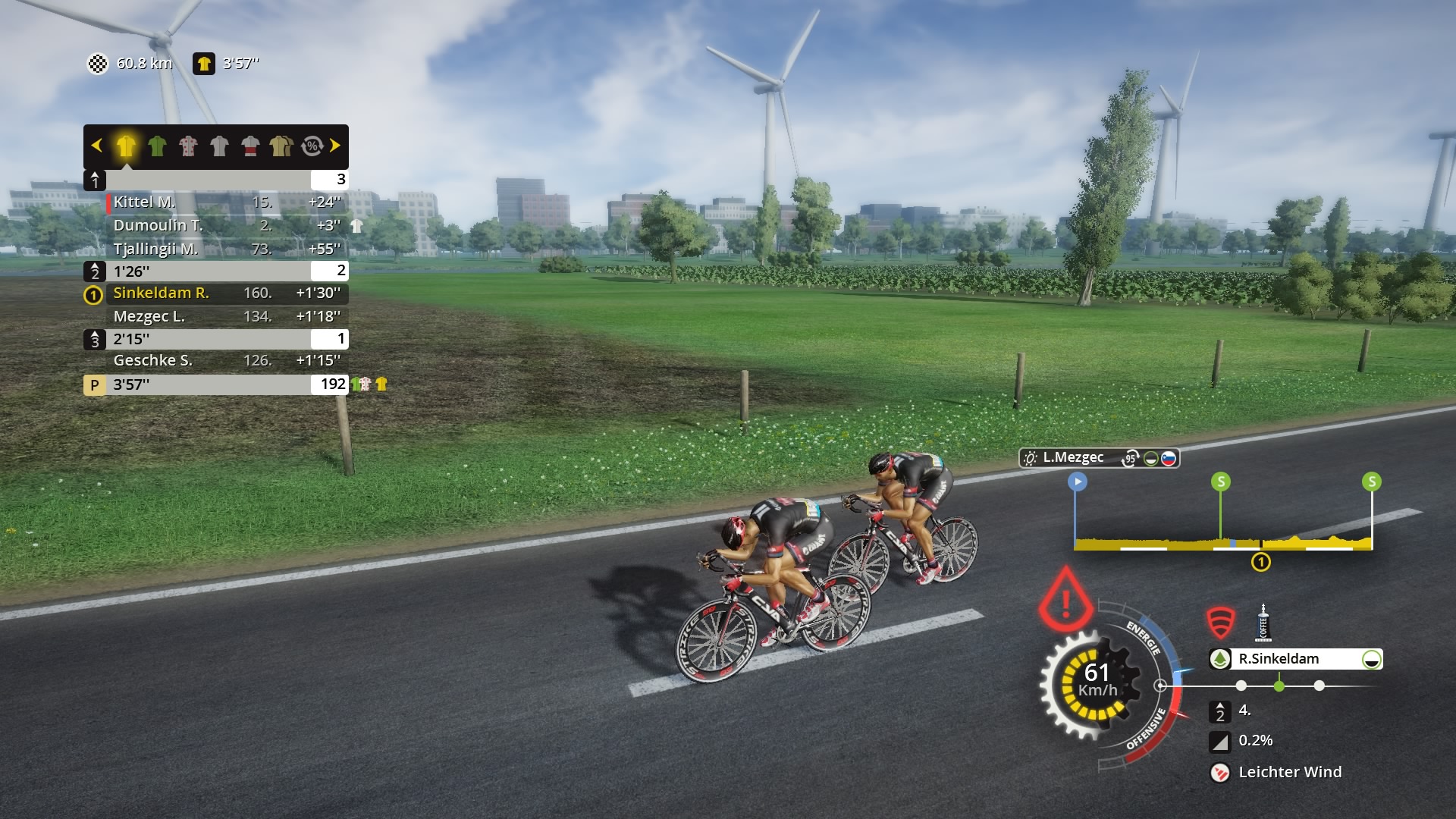
Task: Click the left yellow arrow on jersey bar
Action: pos(96,146)
